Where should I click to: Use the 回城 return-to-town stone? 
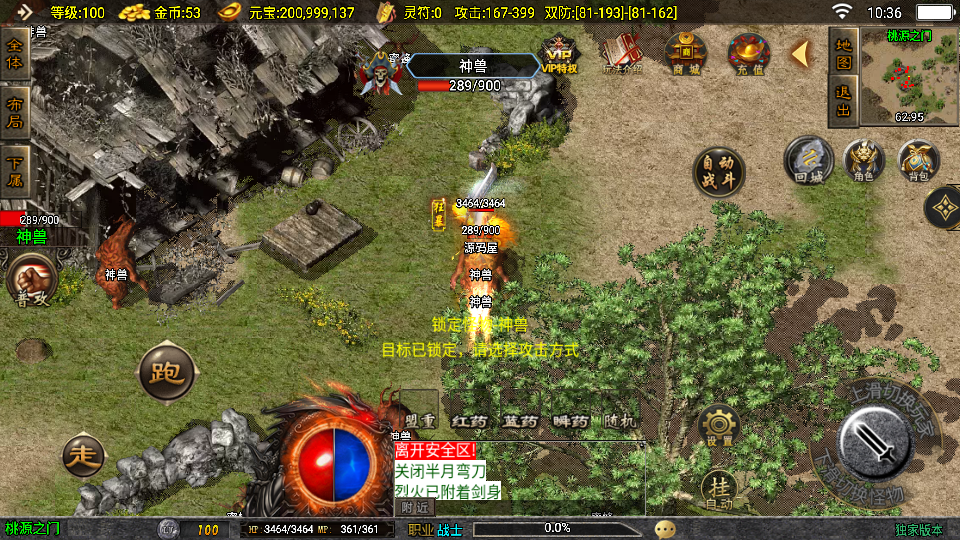pyautogui.click(x=808, y=161)
